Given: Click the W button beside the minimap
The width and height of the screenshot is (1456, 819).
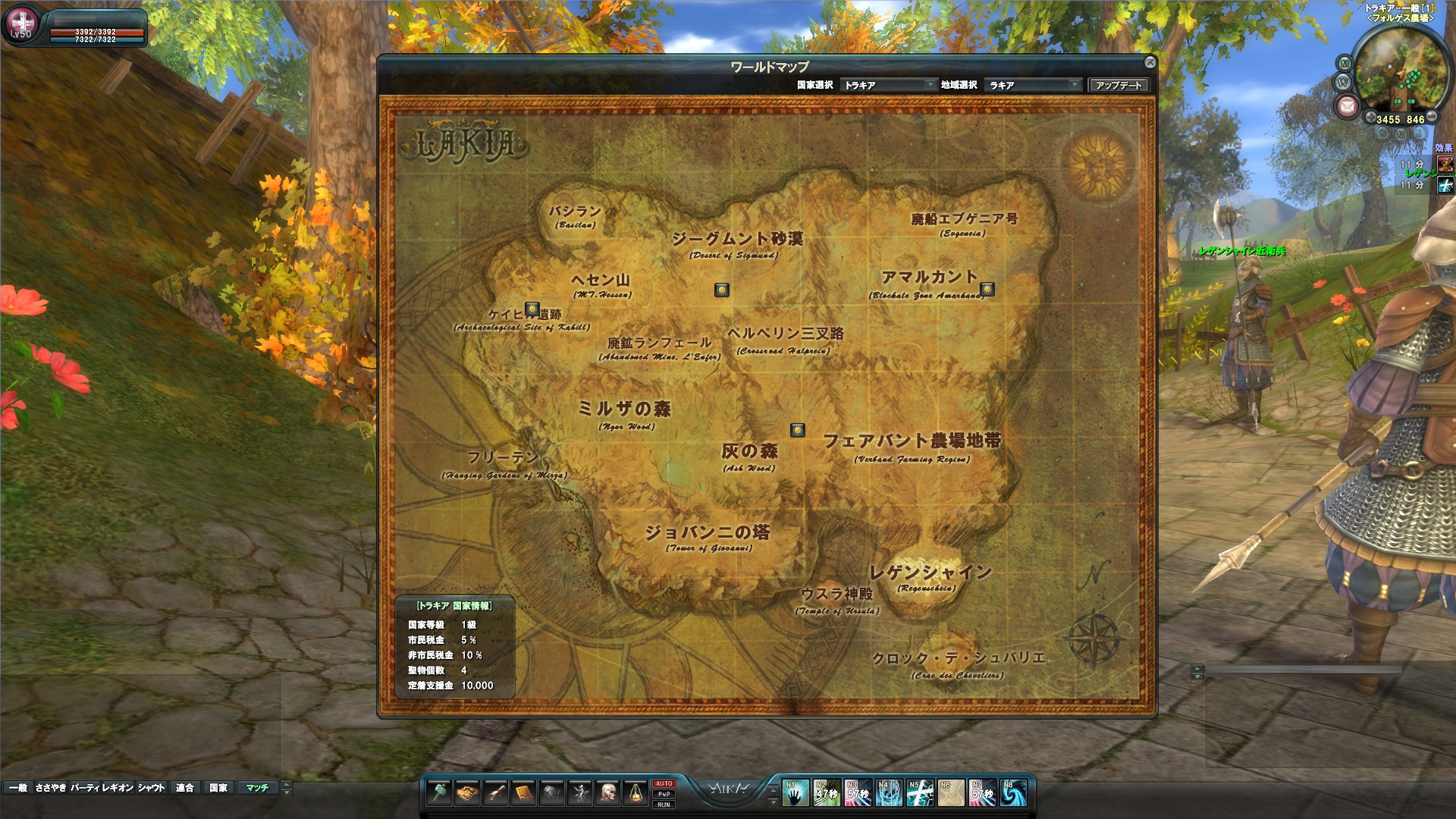Looking at the screenshot, I should click(1342, 82).
